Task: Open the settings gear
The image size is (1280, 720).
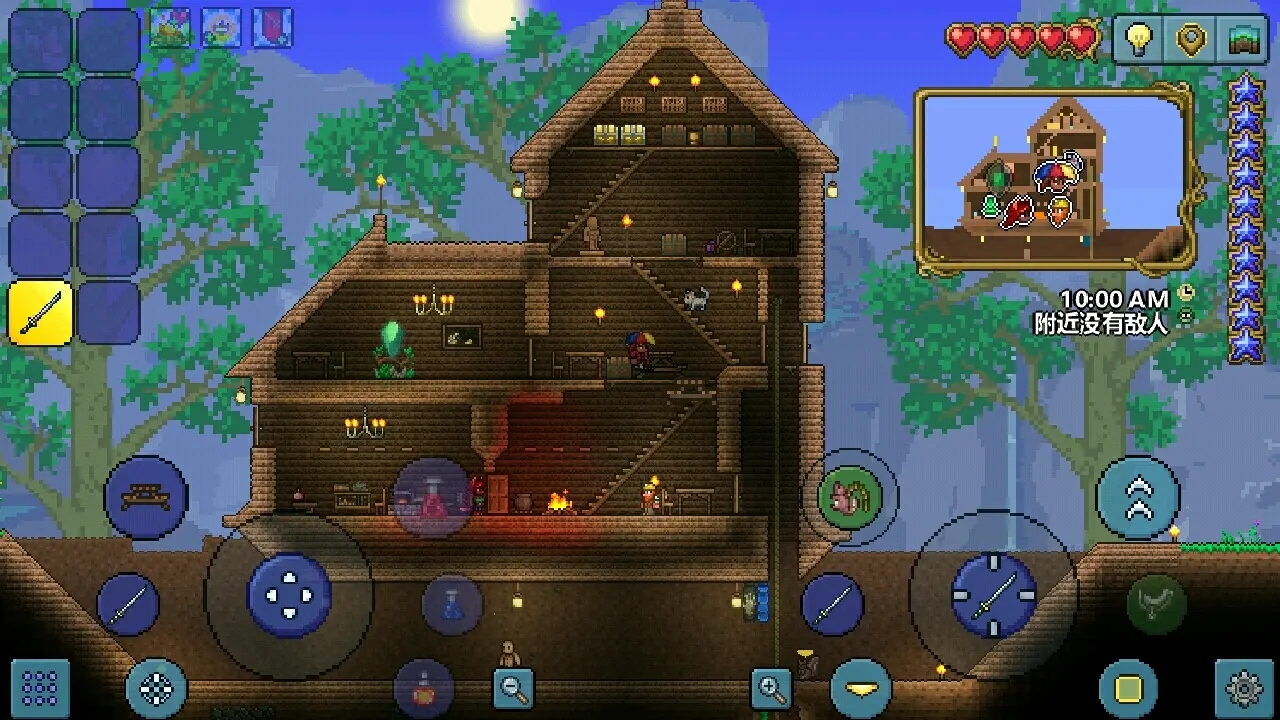Action: tap(1244, 688)
